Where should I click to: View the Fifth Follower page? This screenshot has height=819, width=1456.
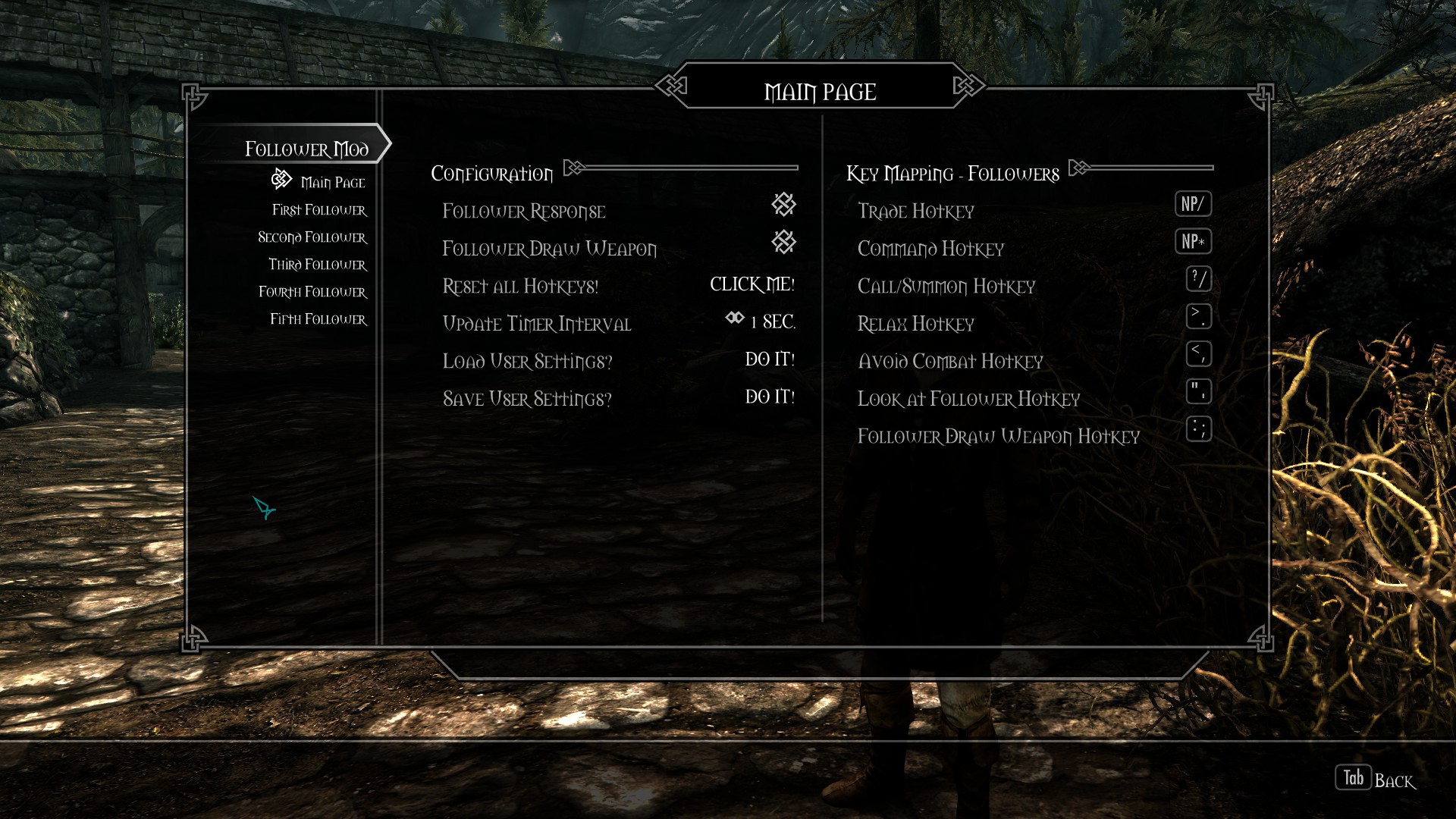[x=318, y=319]
